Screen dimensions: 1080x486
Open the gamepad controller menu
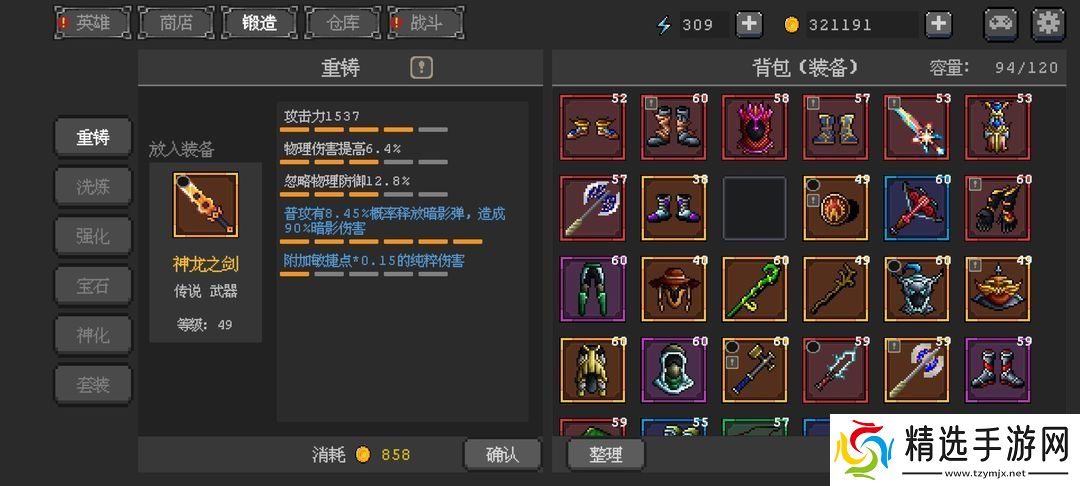click(1001, 23)
